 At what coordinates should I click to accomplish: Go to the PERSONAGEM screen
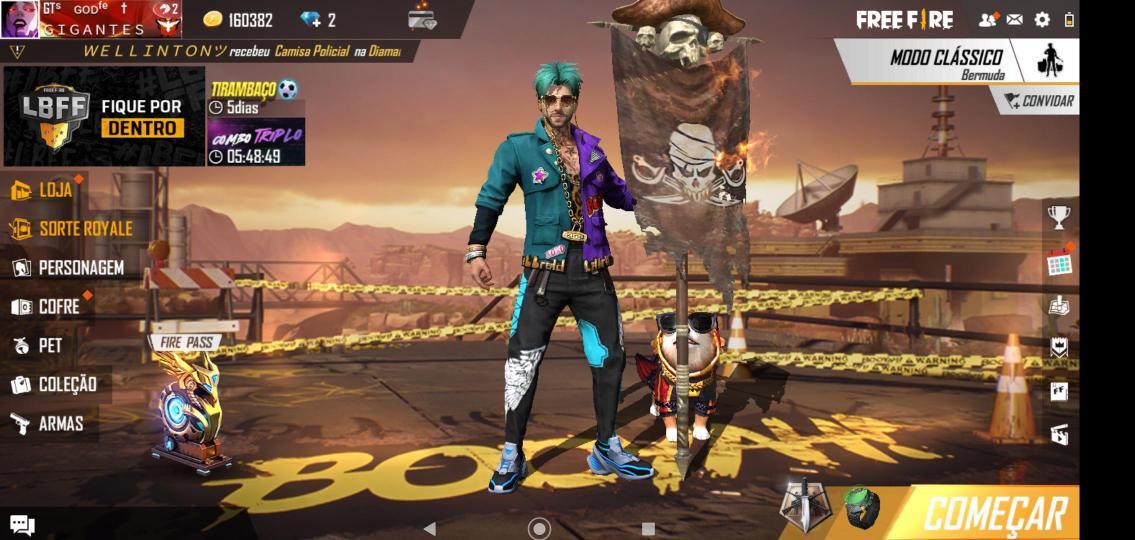[68, 268]
